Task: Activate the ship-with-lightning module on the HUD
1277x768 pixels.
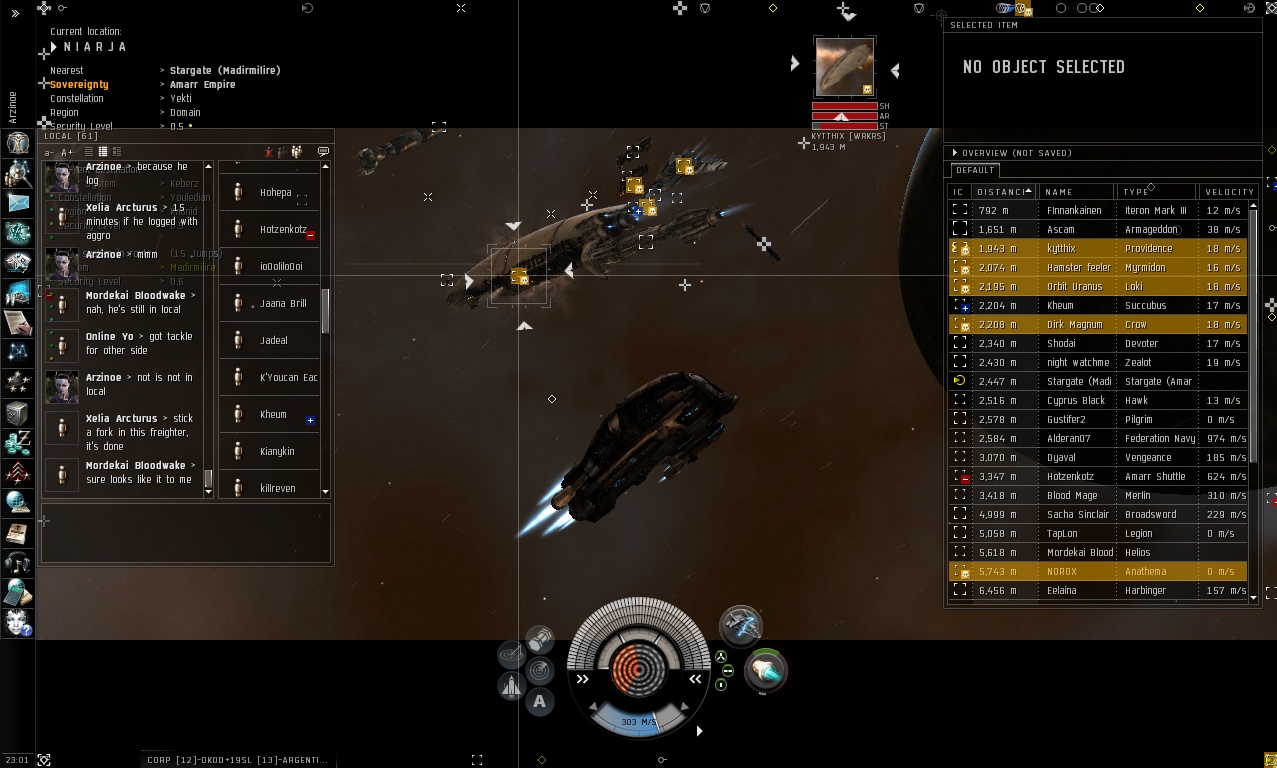Action: pos(741,624)
